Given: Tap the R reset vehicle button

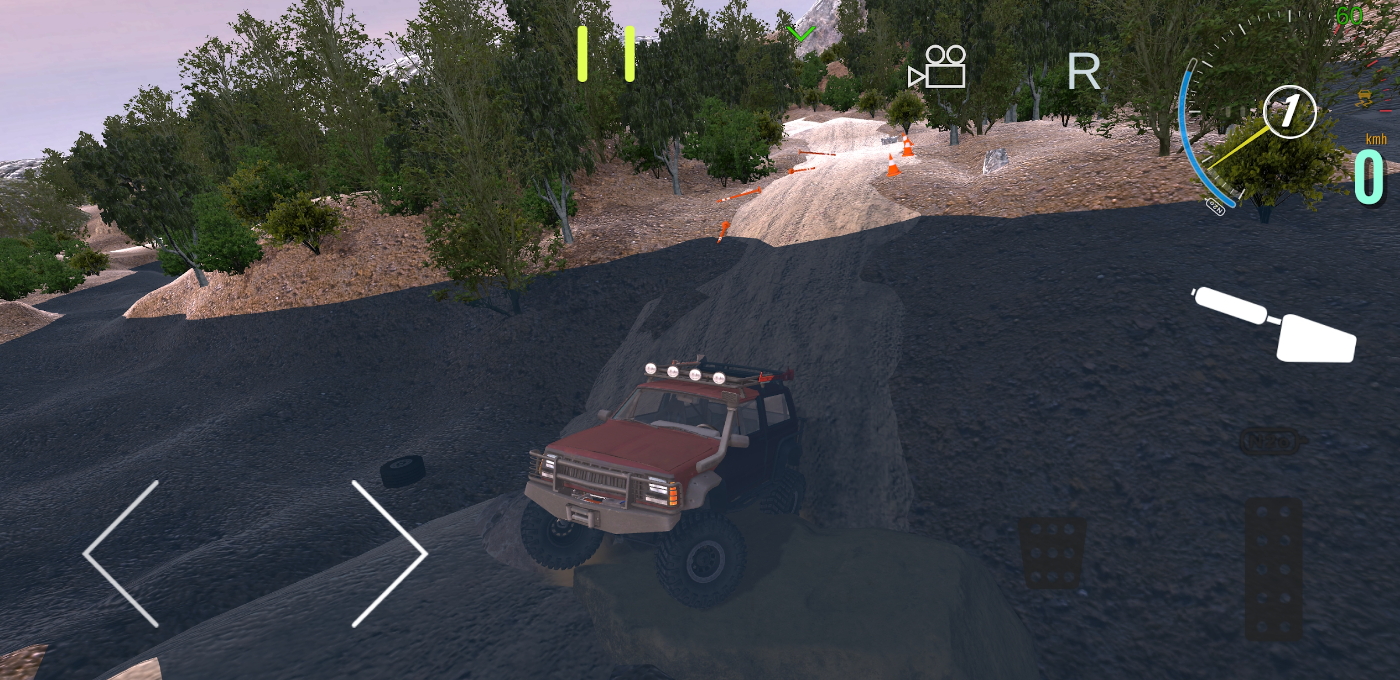Looking at the screenshot, I should click(x=1083, y=71).
